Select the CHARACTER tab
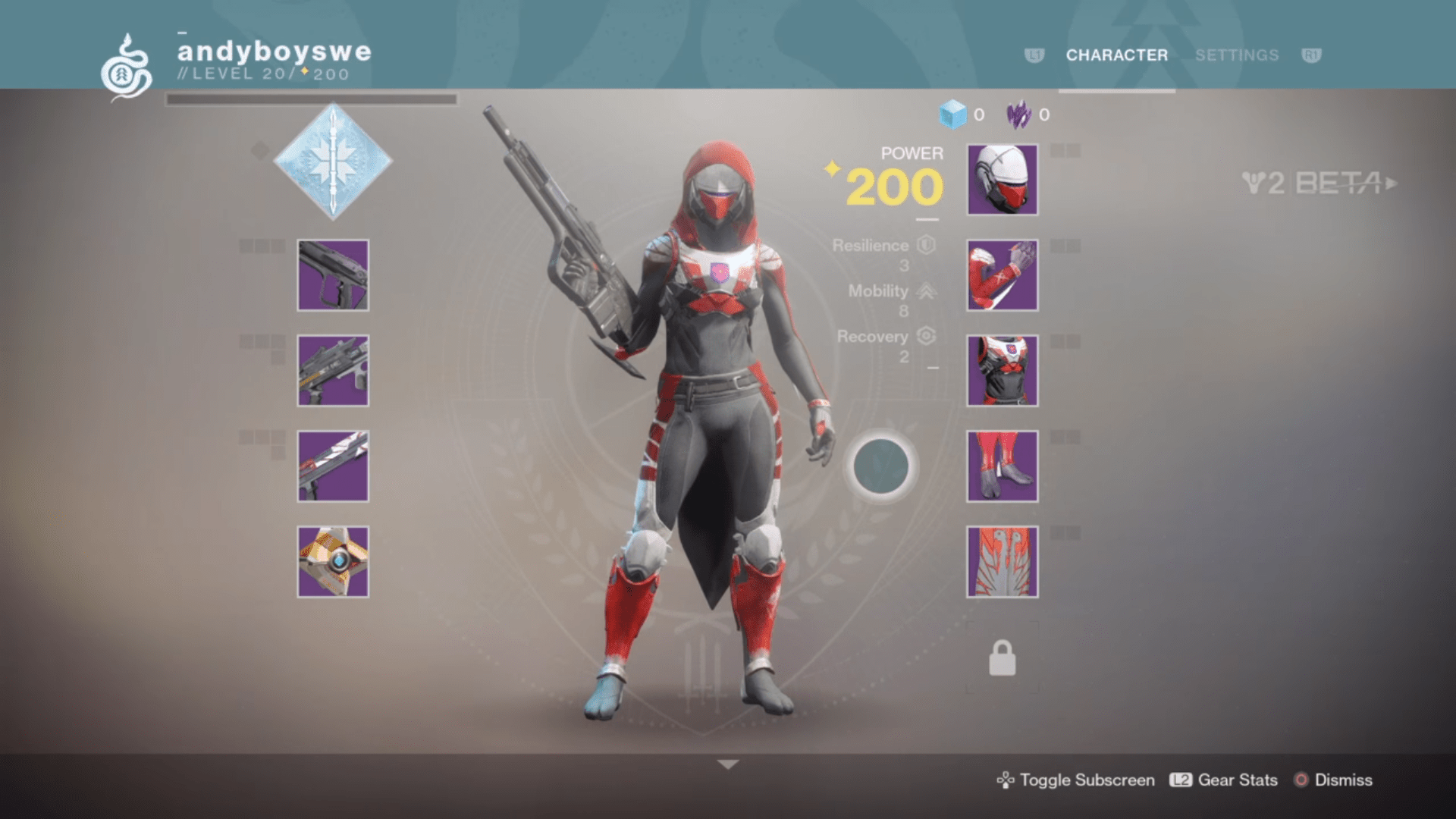 pyautogui.click(x=1116, y=55)
